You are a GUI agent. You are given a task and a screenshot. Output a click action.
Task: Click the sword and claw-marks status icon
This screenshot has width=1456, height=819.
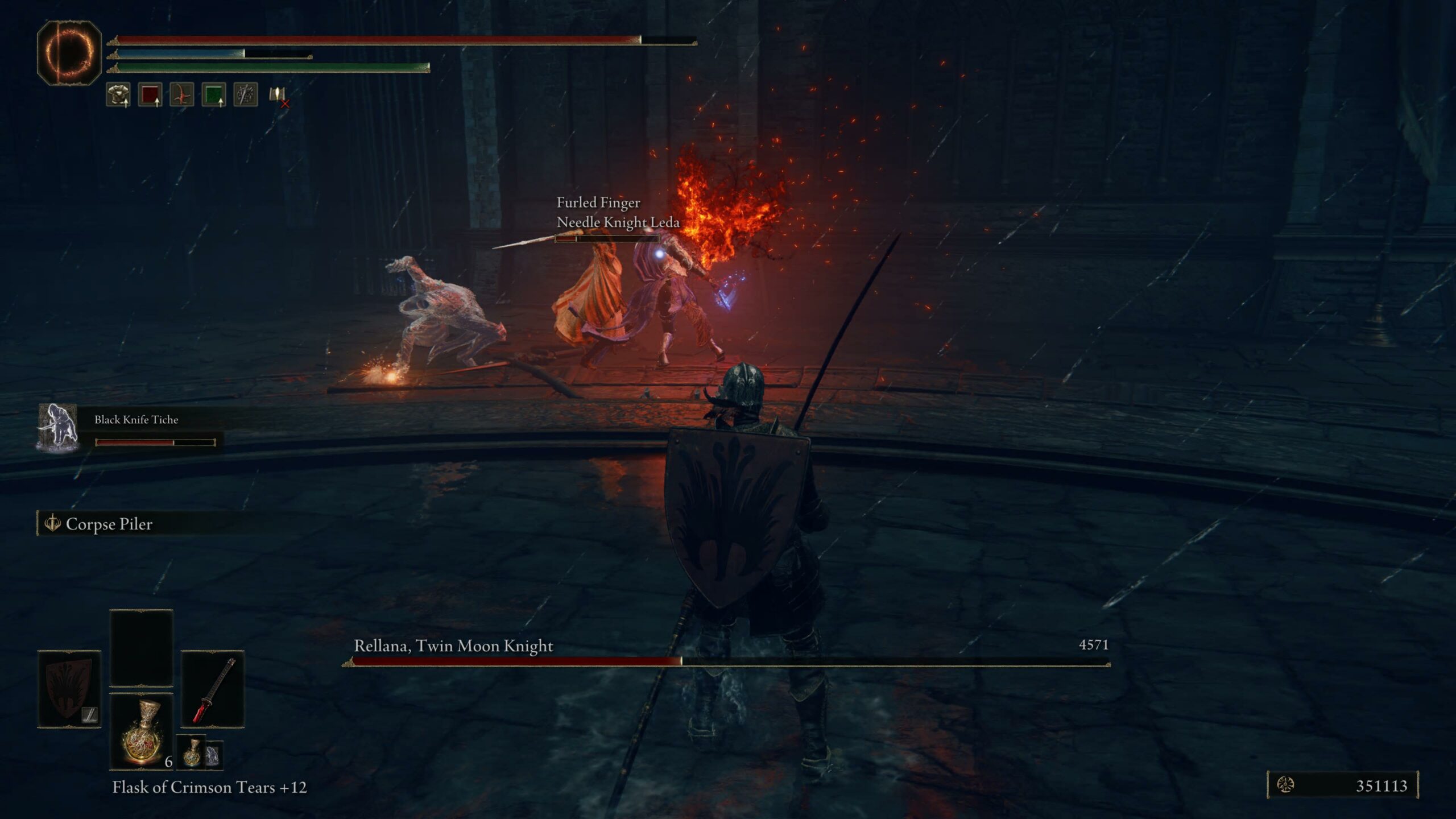coord(246,94)
